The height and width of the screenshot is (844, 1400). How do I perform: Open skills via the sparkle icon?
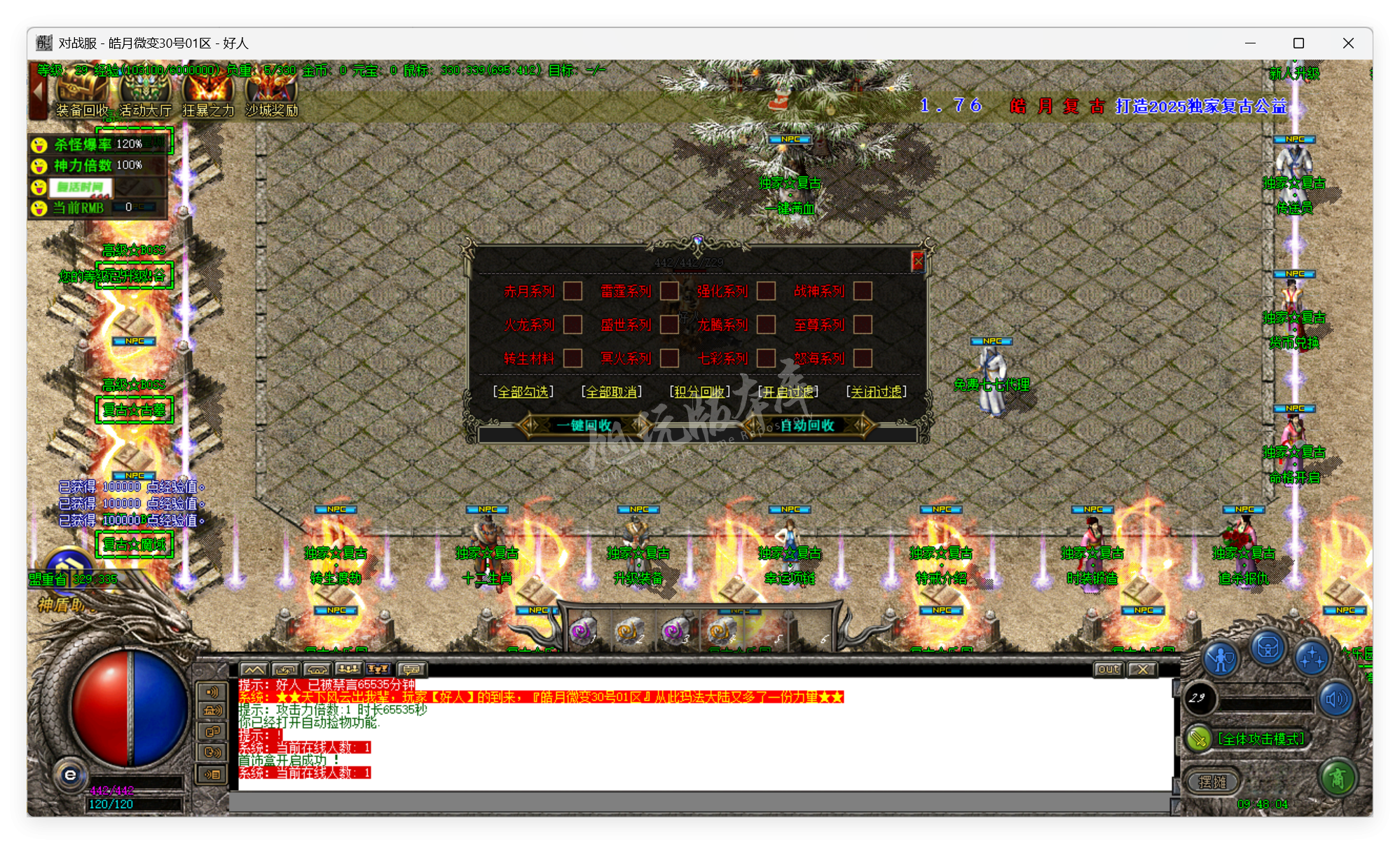pyautogui.click(x=1312, y=658)
